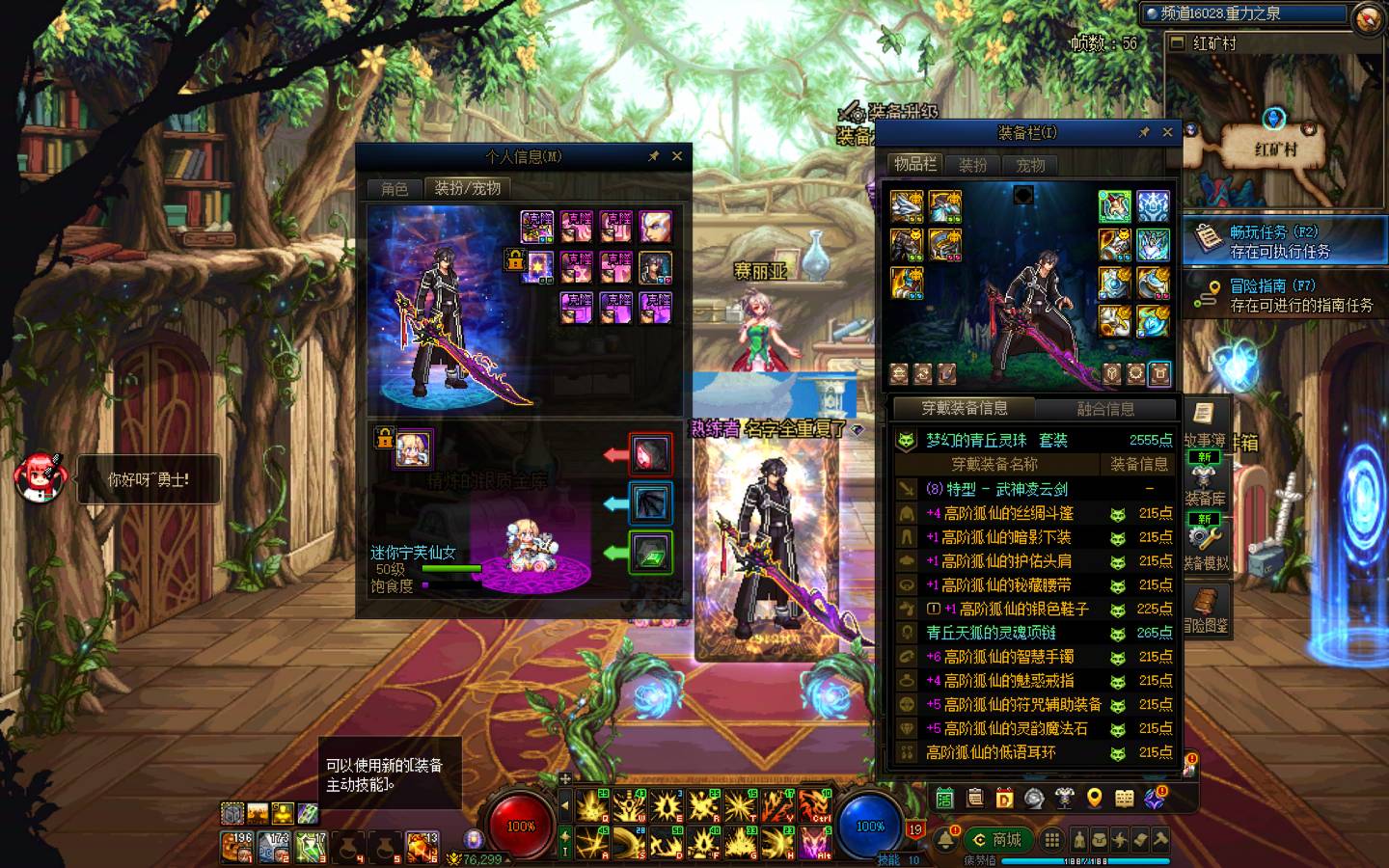Switch to 宠物 tab in the equipment window
Image resolution: width=1389 pixels, height=868 pixels.
point(1030,165)
